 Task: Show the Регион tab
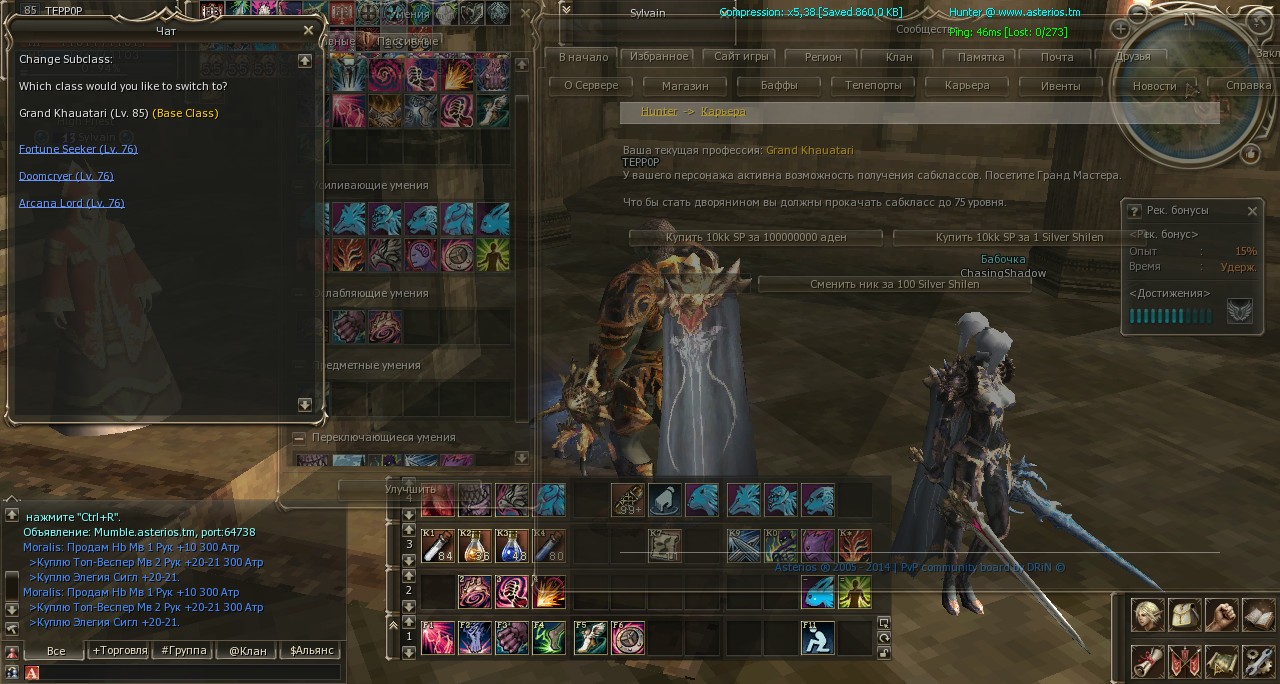(823, 57)
